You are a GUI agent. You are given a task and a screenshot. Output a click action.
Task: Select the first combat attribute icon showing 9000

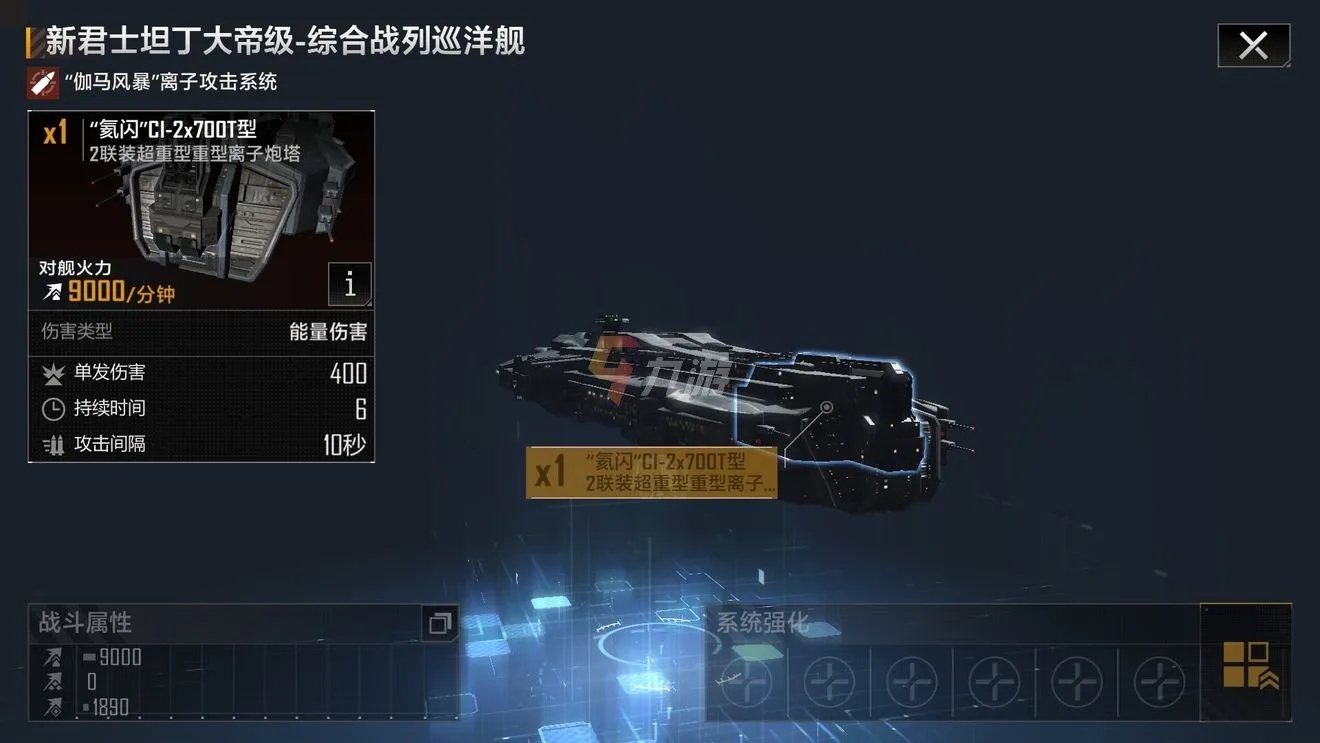[52, 657]
